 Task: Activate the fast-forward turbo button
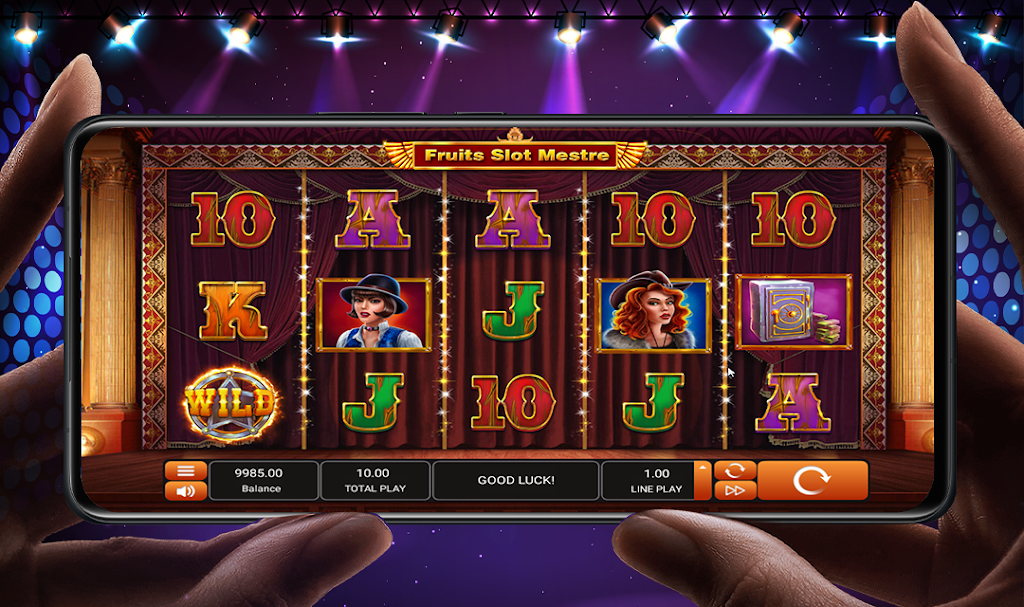click(735, 490)
